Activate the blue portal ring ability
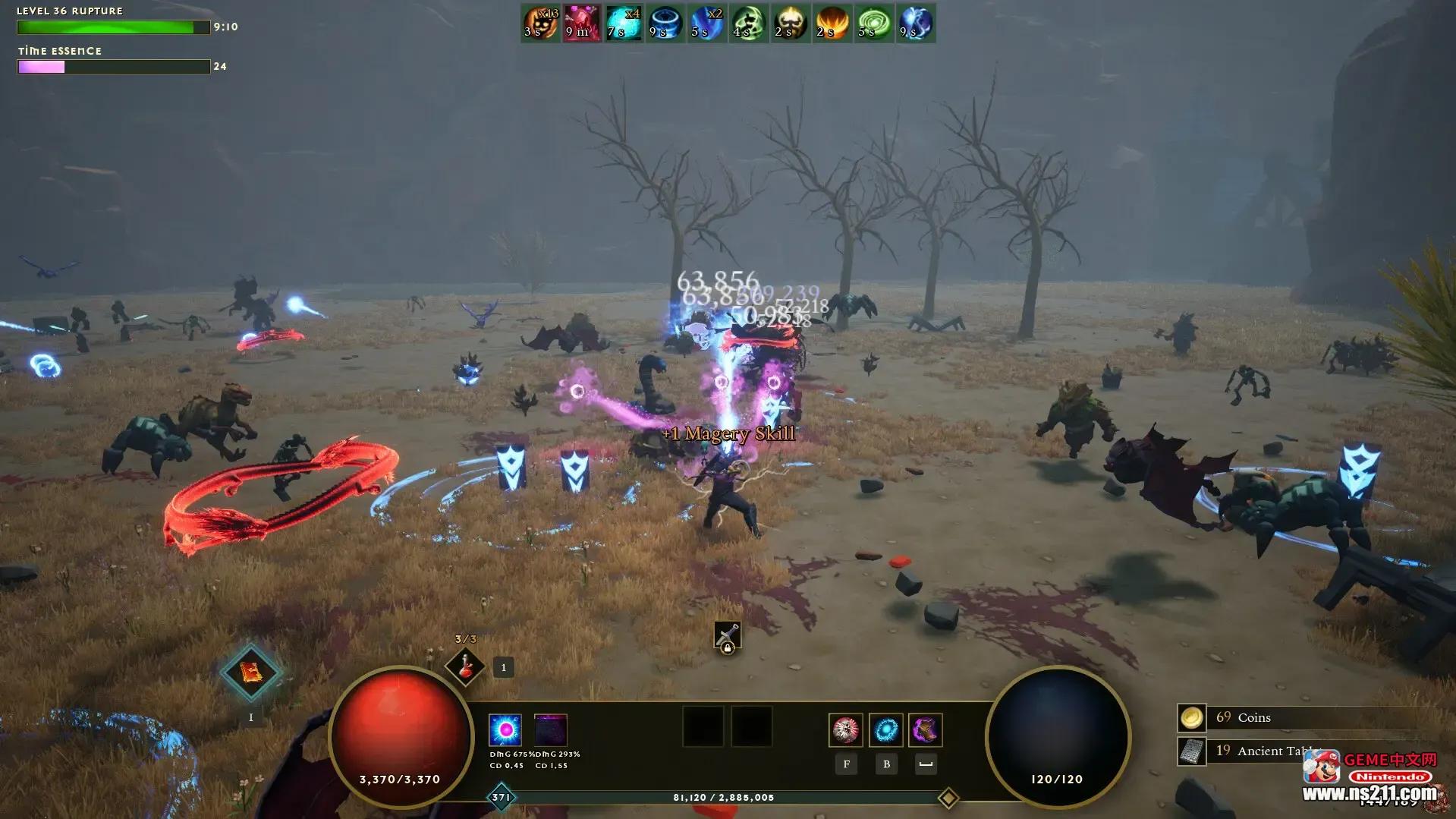The height and width of the screenshot is (819, 1456). coord(886,730)
